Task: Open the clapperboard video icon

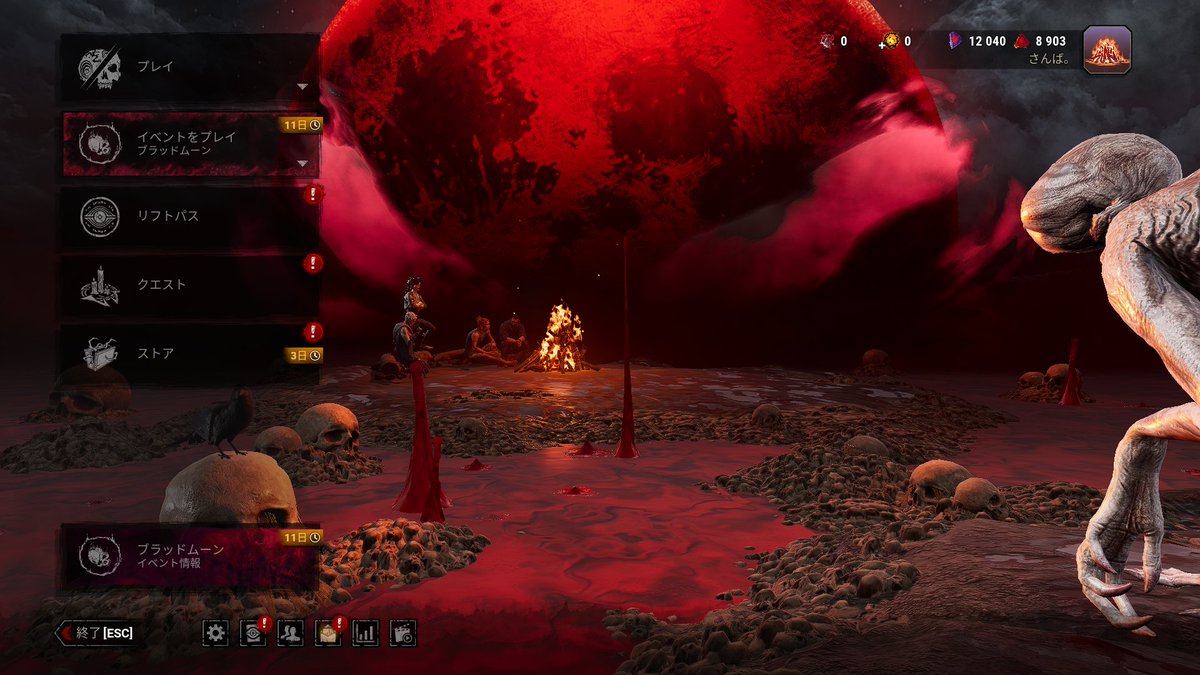Action: (403, 633)
